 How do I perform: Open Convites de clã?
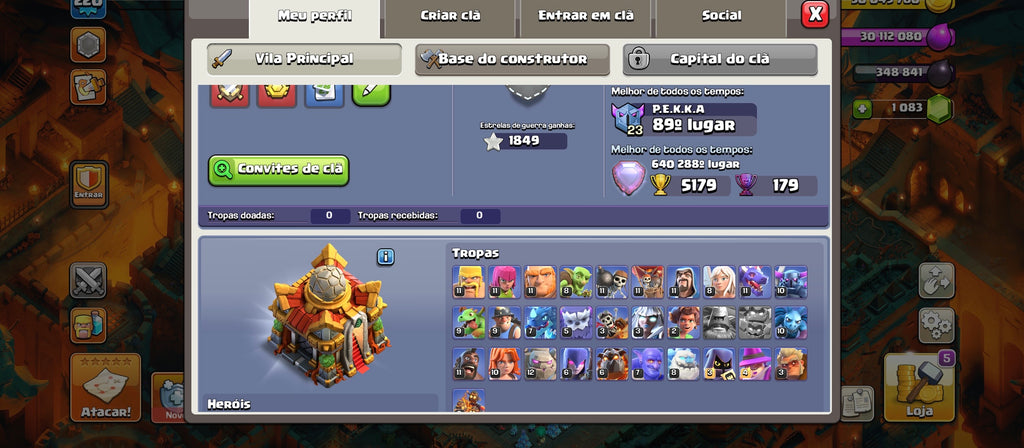tap(278, 169)
